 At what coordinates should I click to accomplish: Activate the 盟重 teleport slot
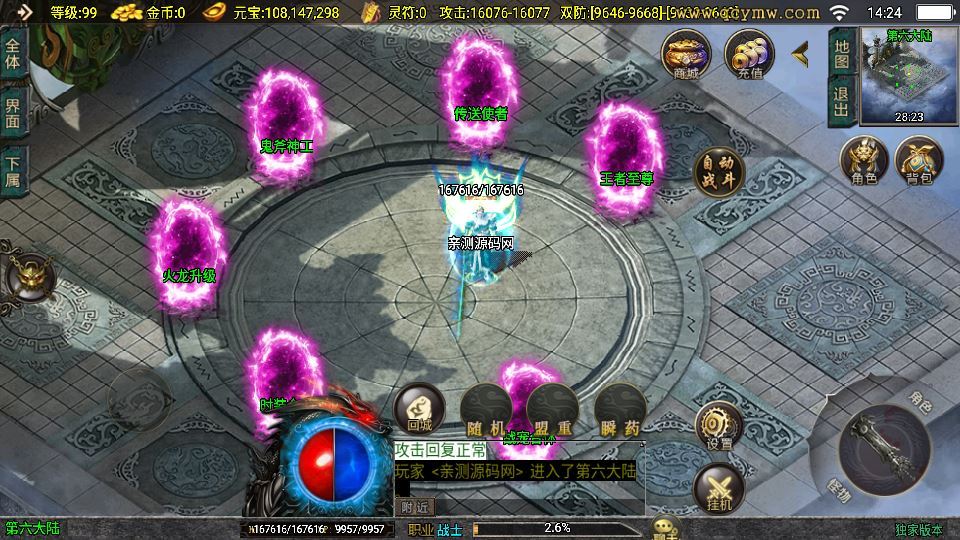[x=550, y=408]
